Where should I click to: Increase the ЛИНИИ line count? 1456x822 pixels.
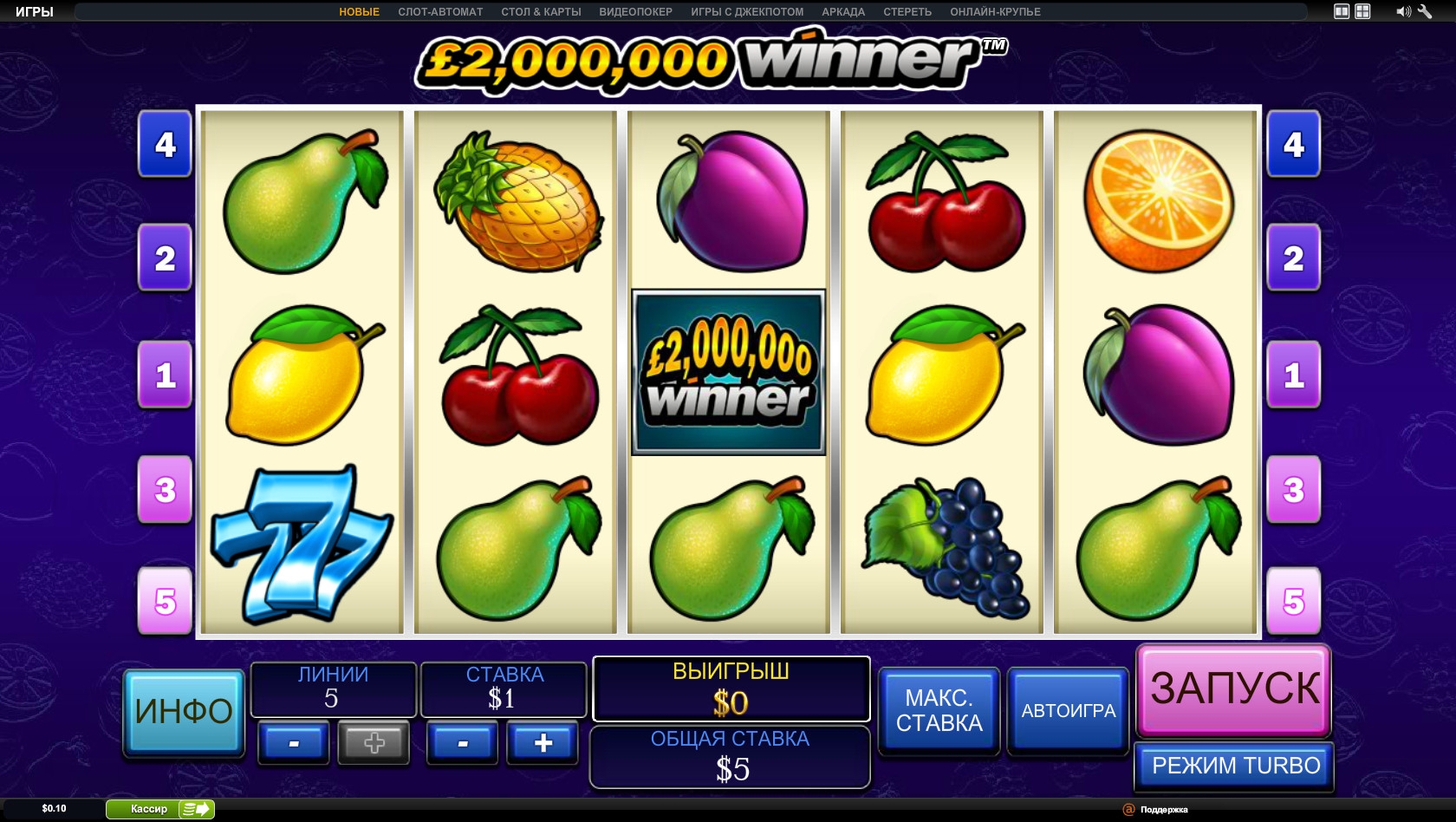click(374, 743)
